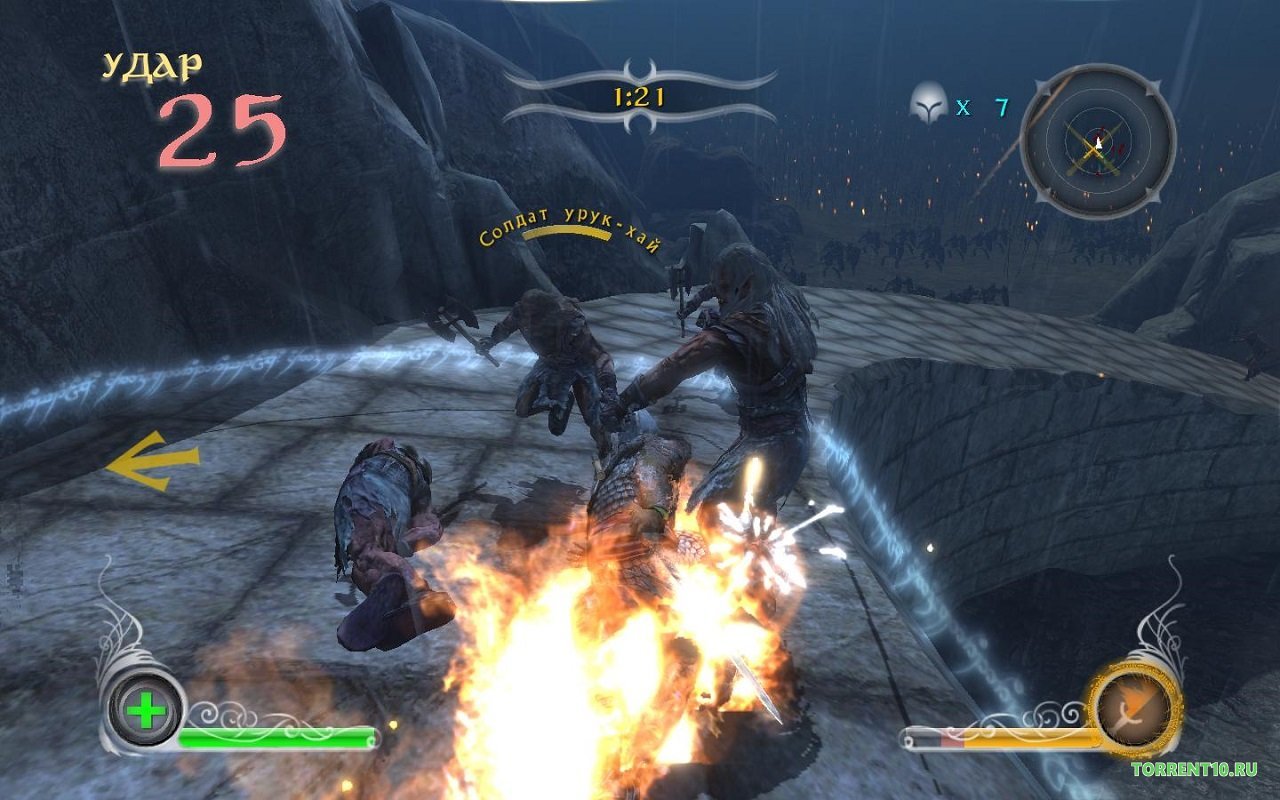Click the silver helmet lives icon

[x=928, y=105]
